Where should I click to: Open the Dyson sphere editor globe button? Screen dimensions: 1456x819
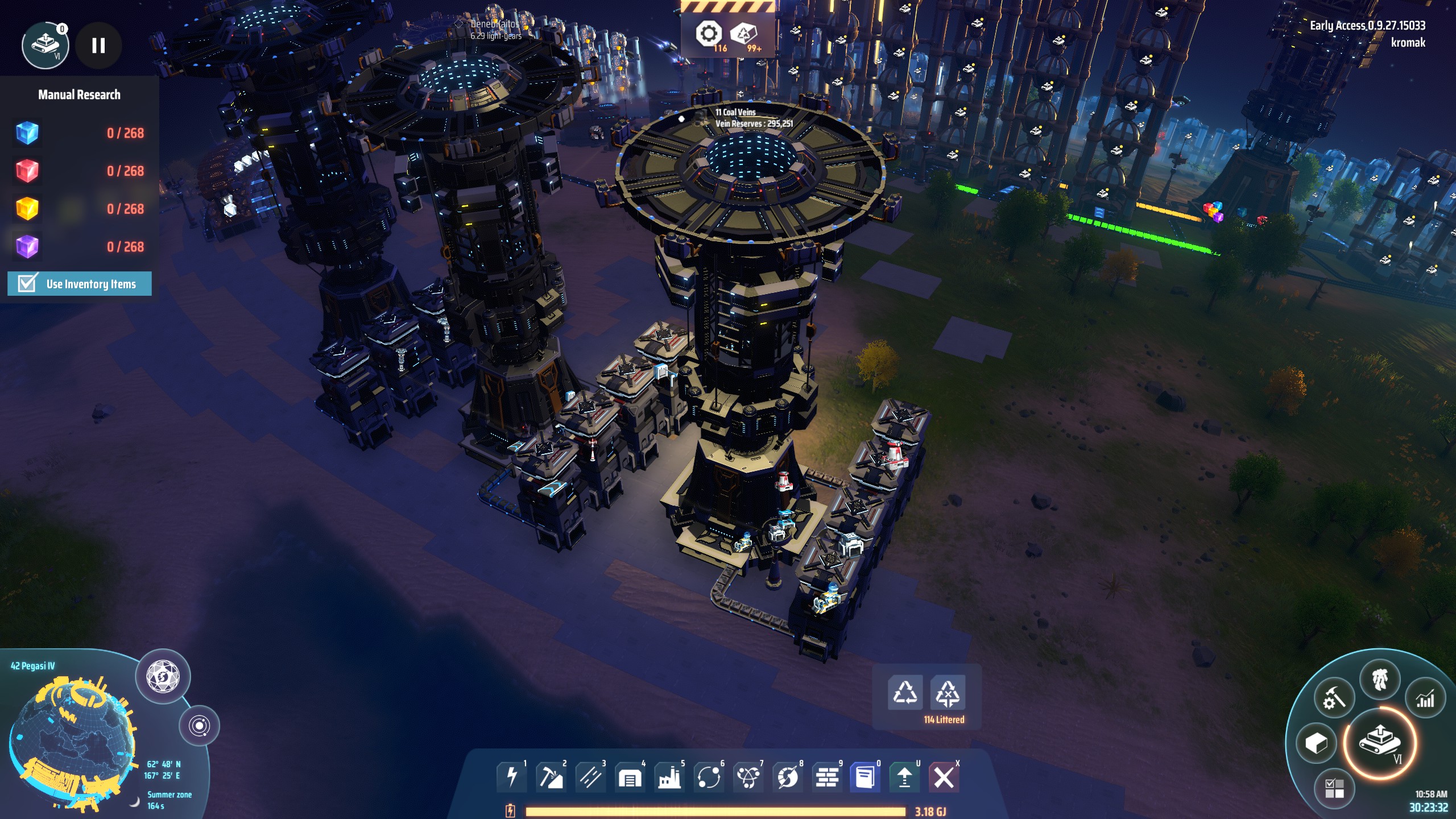163,677
